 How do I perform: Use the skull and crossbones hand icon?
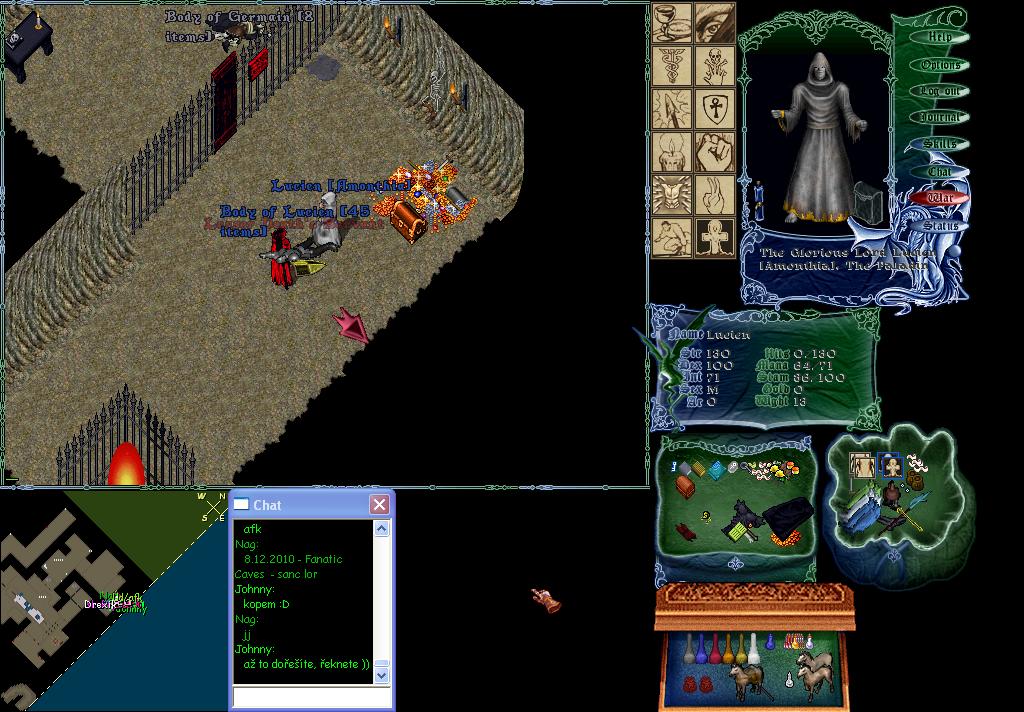pyautogui.click(x=714, y=65)
